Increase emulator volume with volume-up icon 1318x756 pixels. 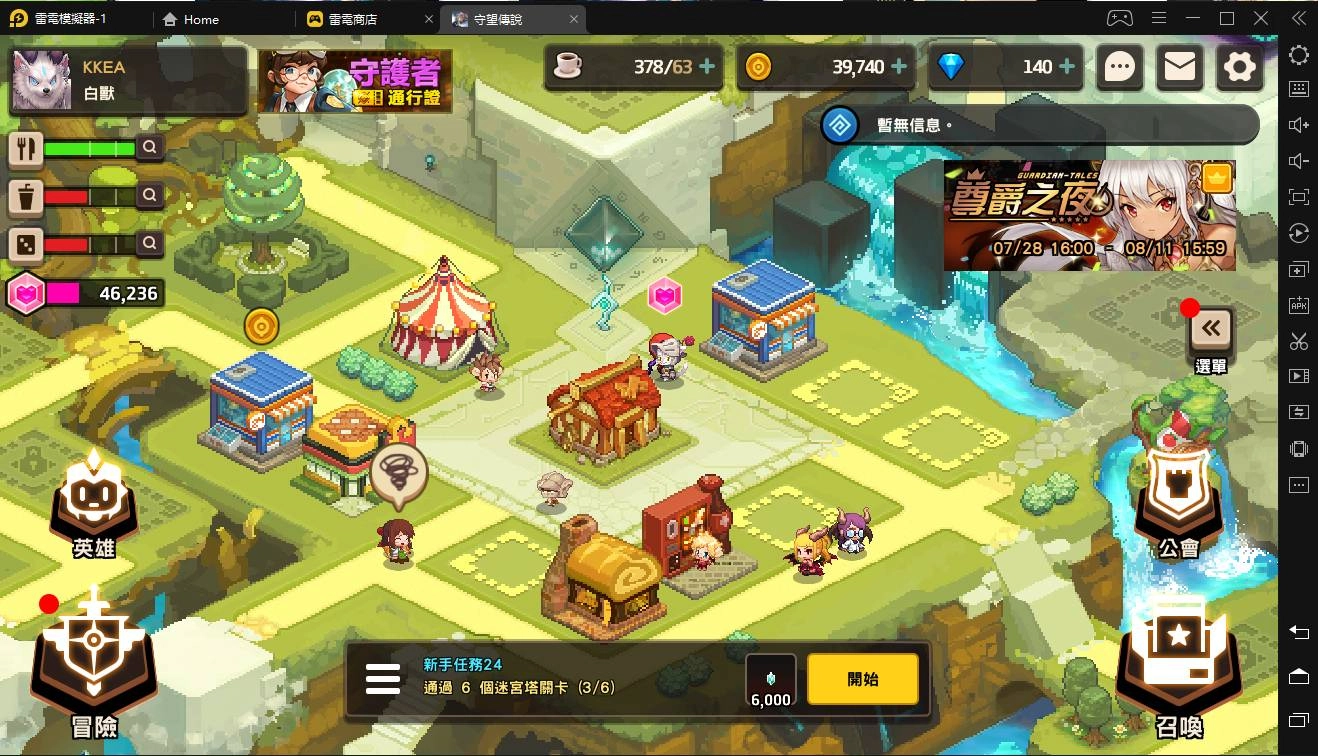click(x=1298, y=127)
